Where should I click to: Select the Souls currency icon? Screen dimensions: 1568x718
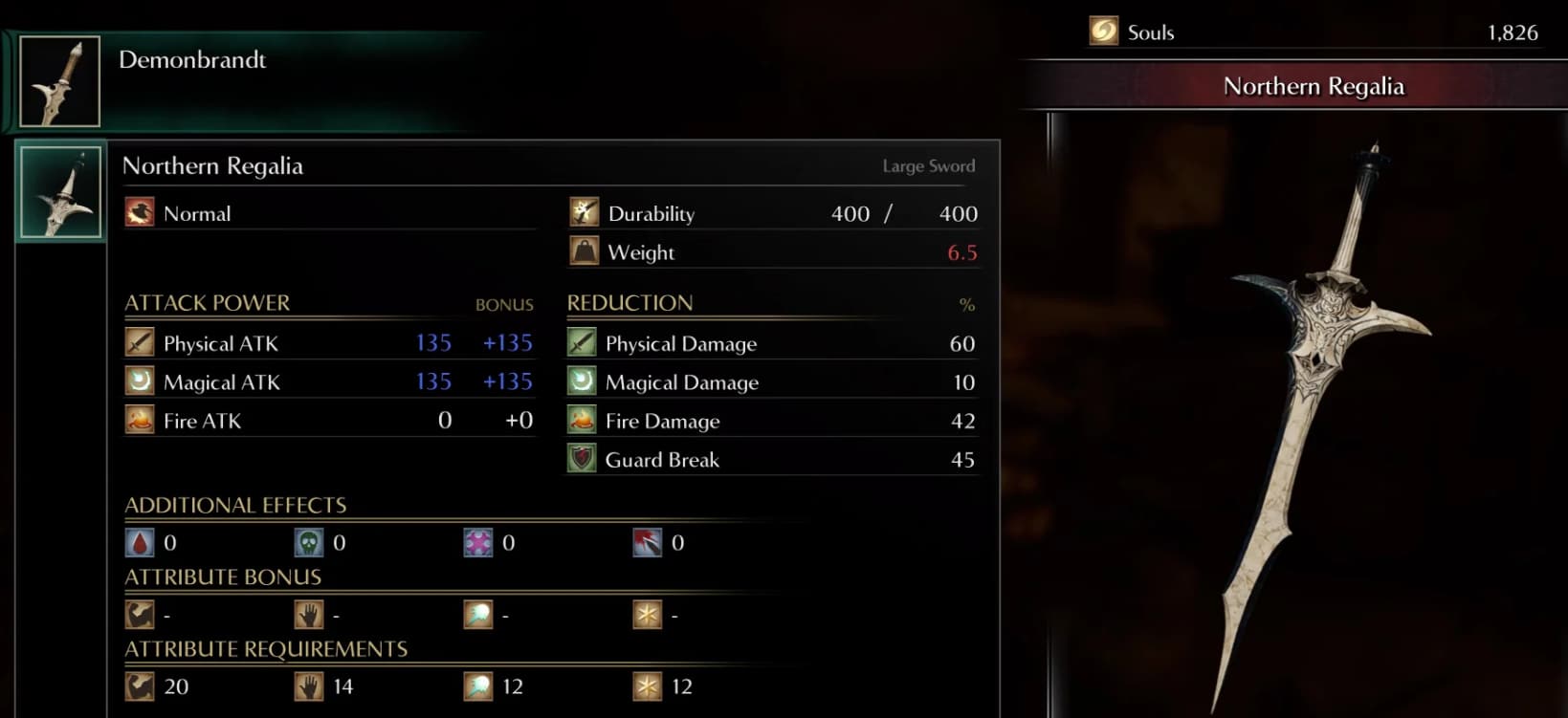[x=1102, y=31]
